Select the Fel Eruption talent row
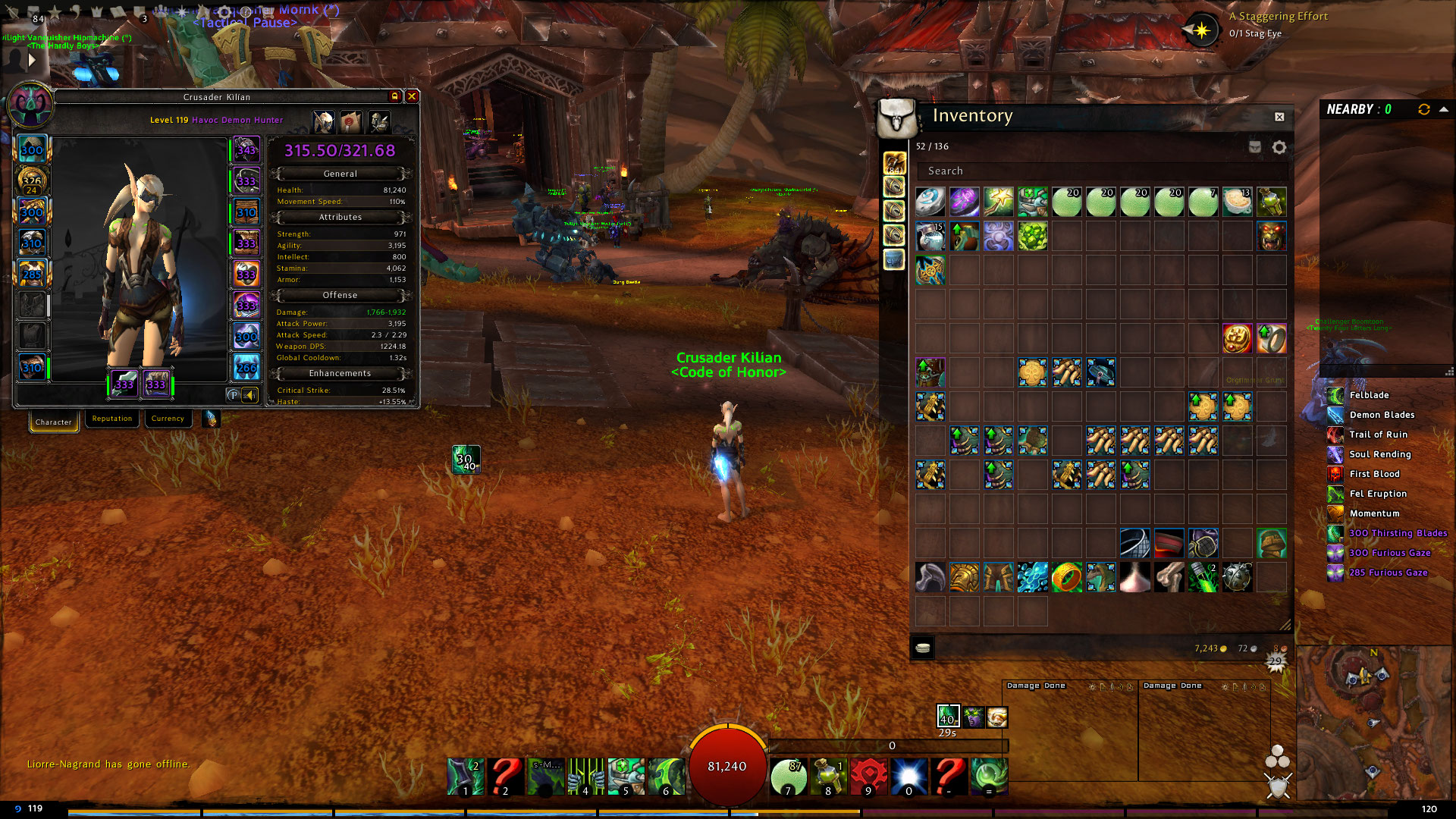 1378,494
